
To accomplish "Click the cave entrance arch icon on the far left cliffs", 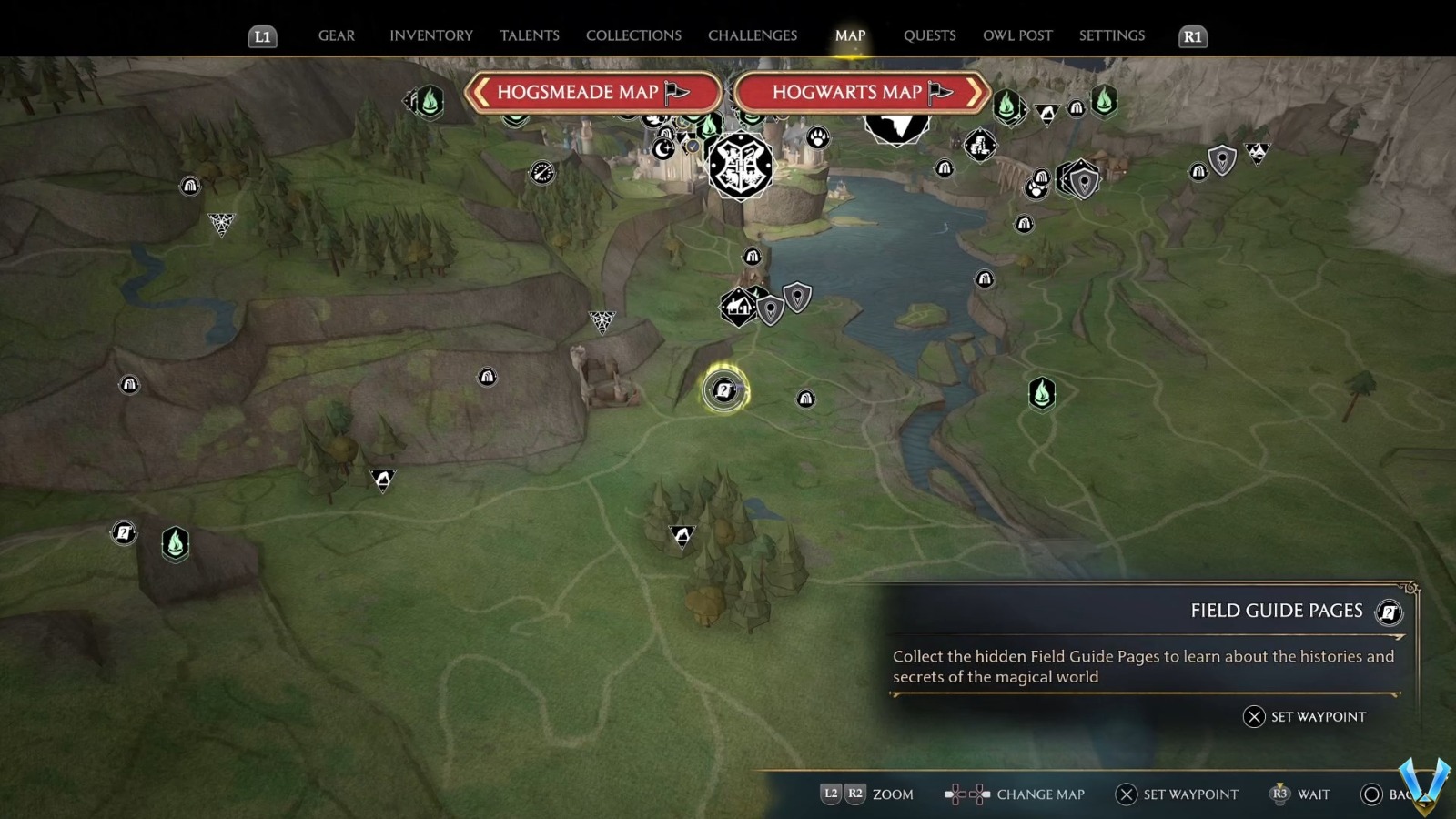I will click(129, 384).
